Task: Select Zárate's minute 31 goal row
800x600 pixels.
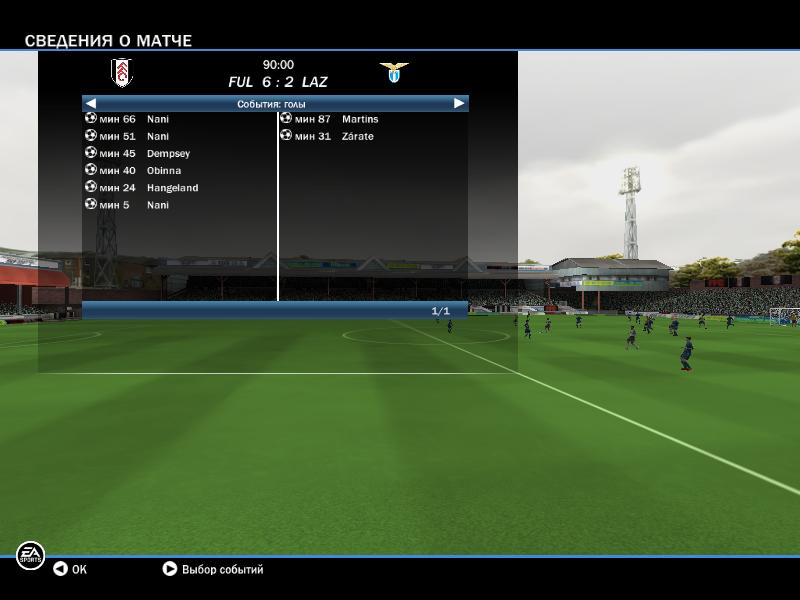Action: [x=328, y=136]
